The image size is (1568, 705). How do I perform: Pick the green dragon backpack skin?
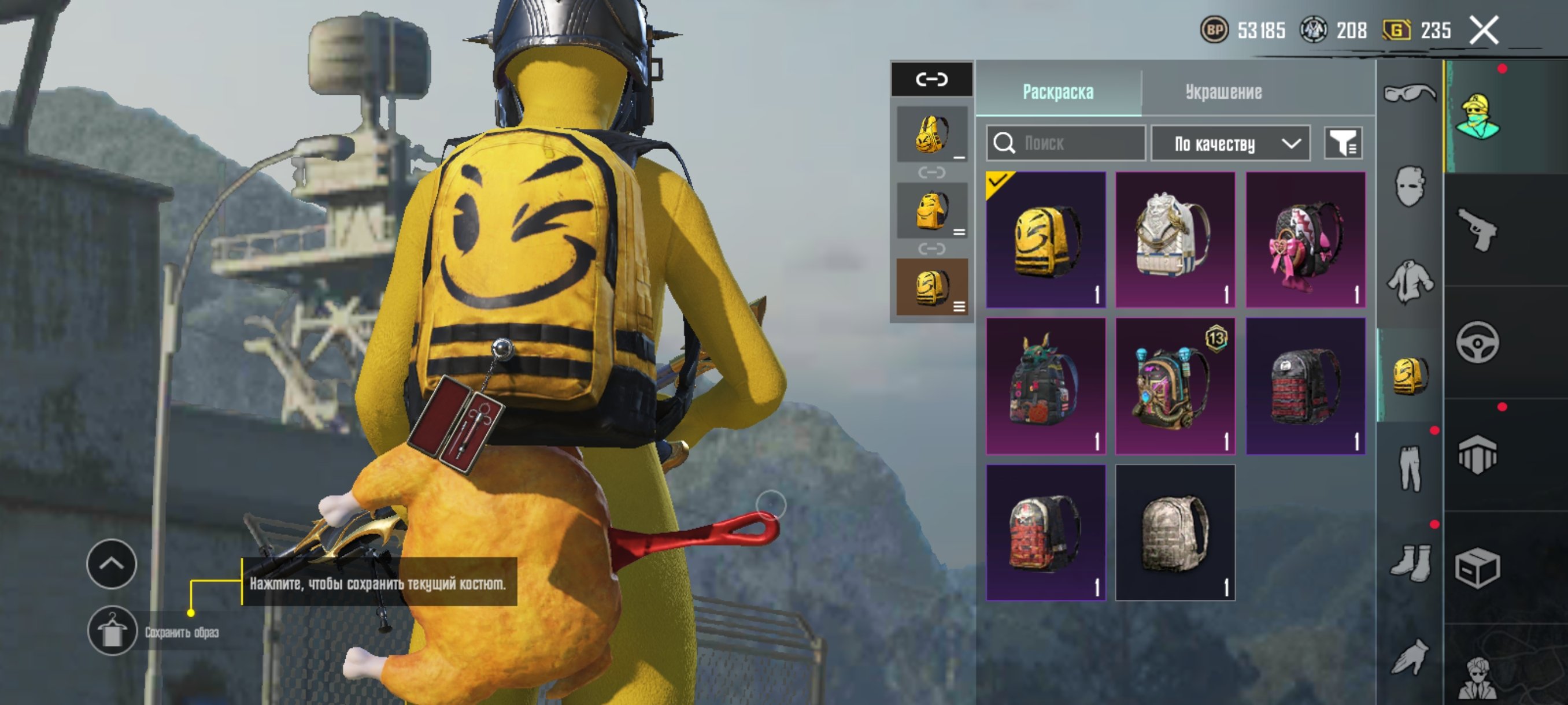pos(1046,385)
